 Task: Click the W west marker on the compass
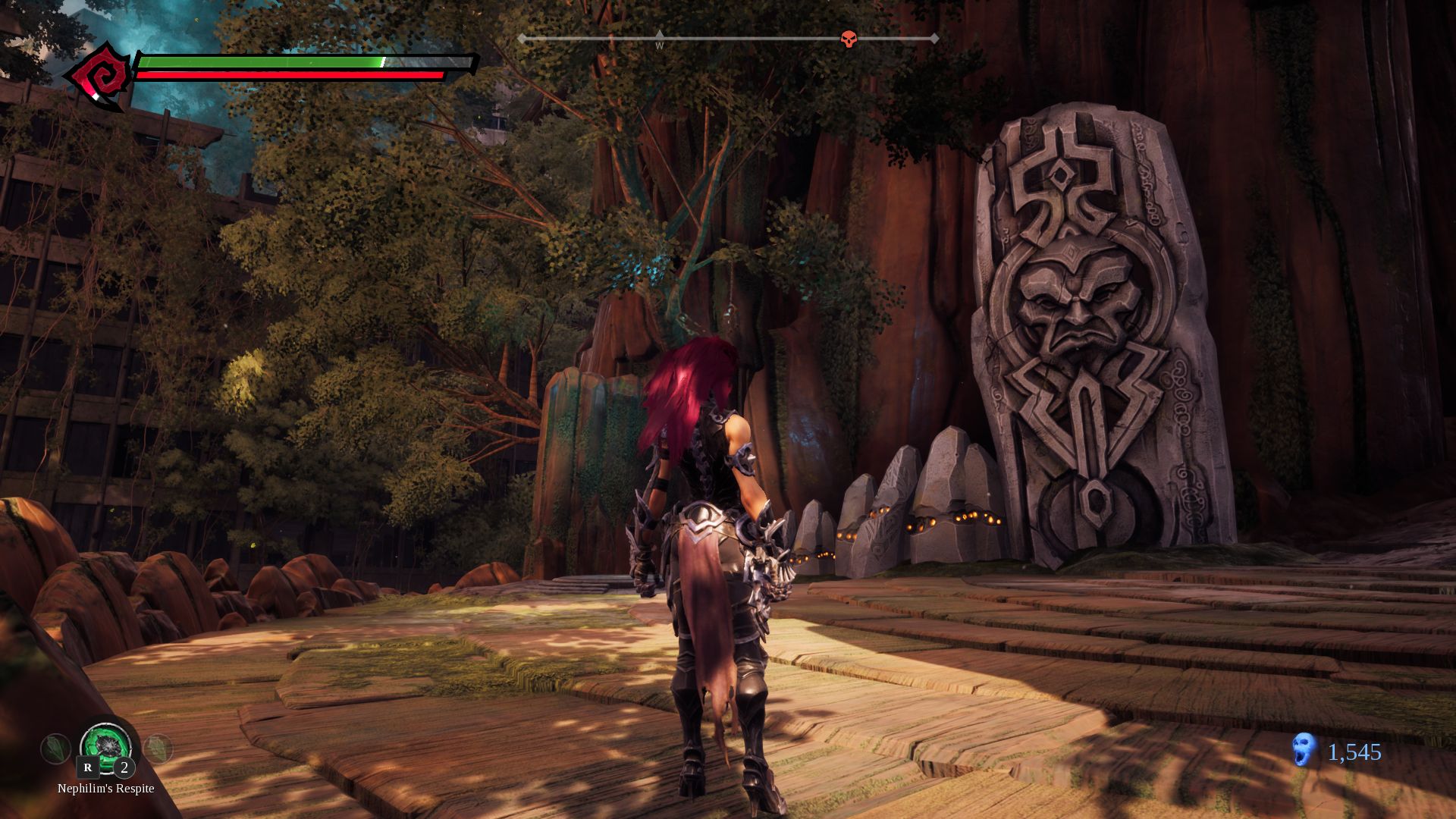click(x=660, y=45)
